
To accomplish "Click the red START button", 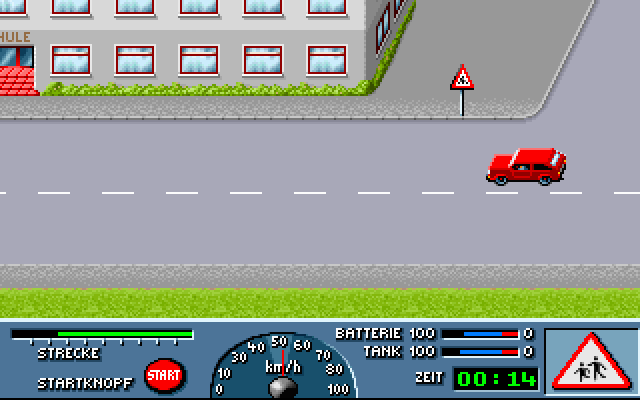I will click(x=164, y=375).
